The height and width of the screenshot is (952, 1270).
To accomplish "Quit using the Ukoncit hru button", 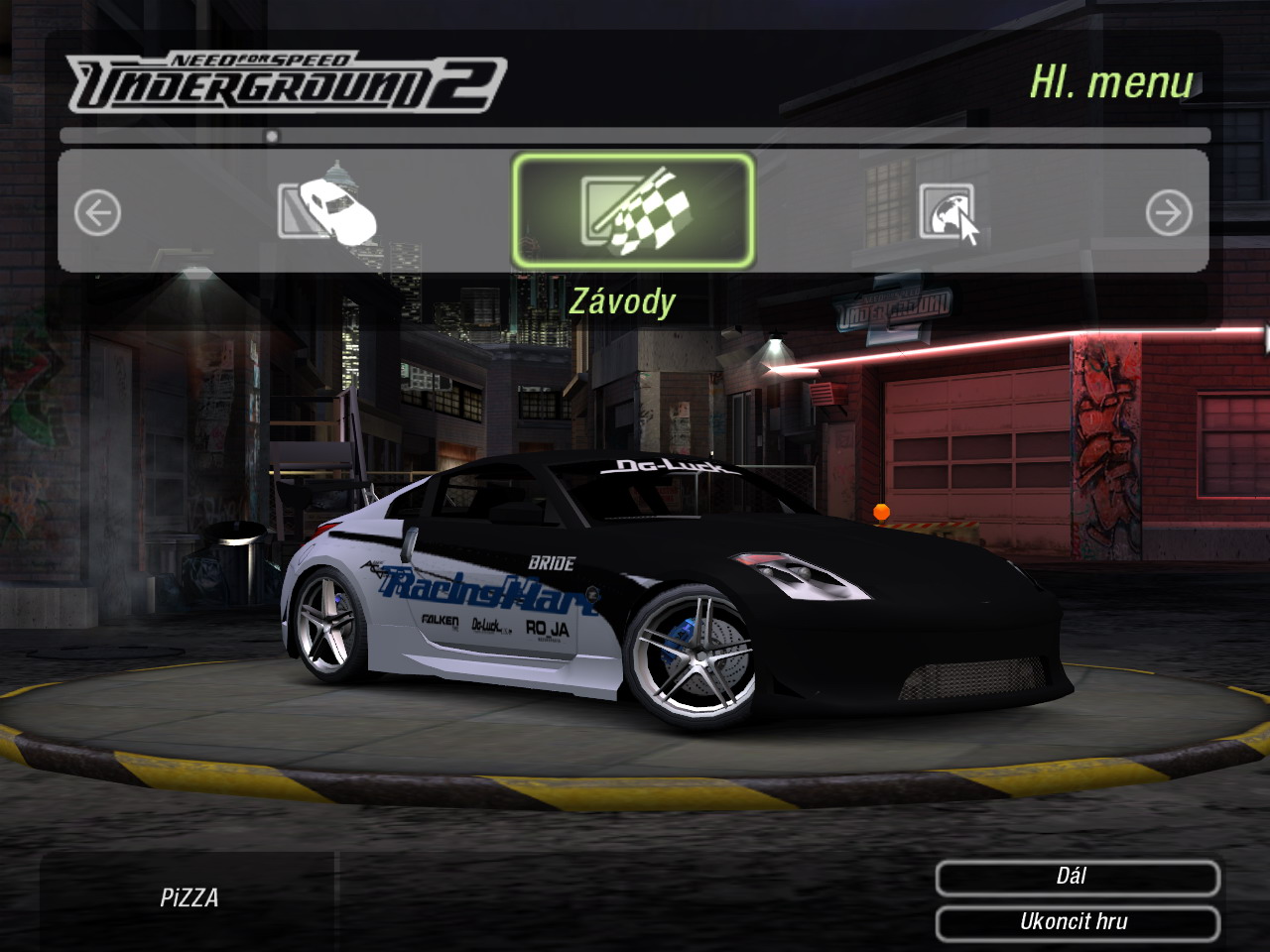I will [x=1077, y=922].
